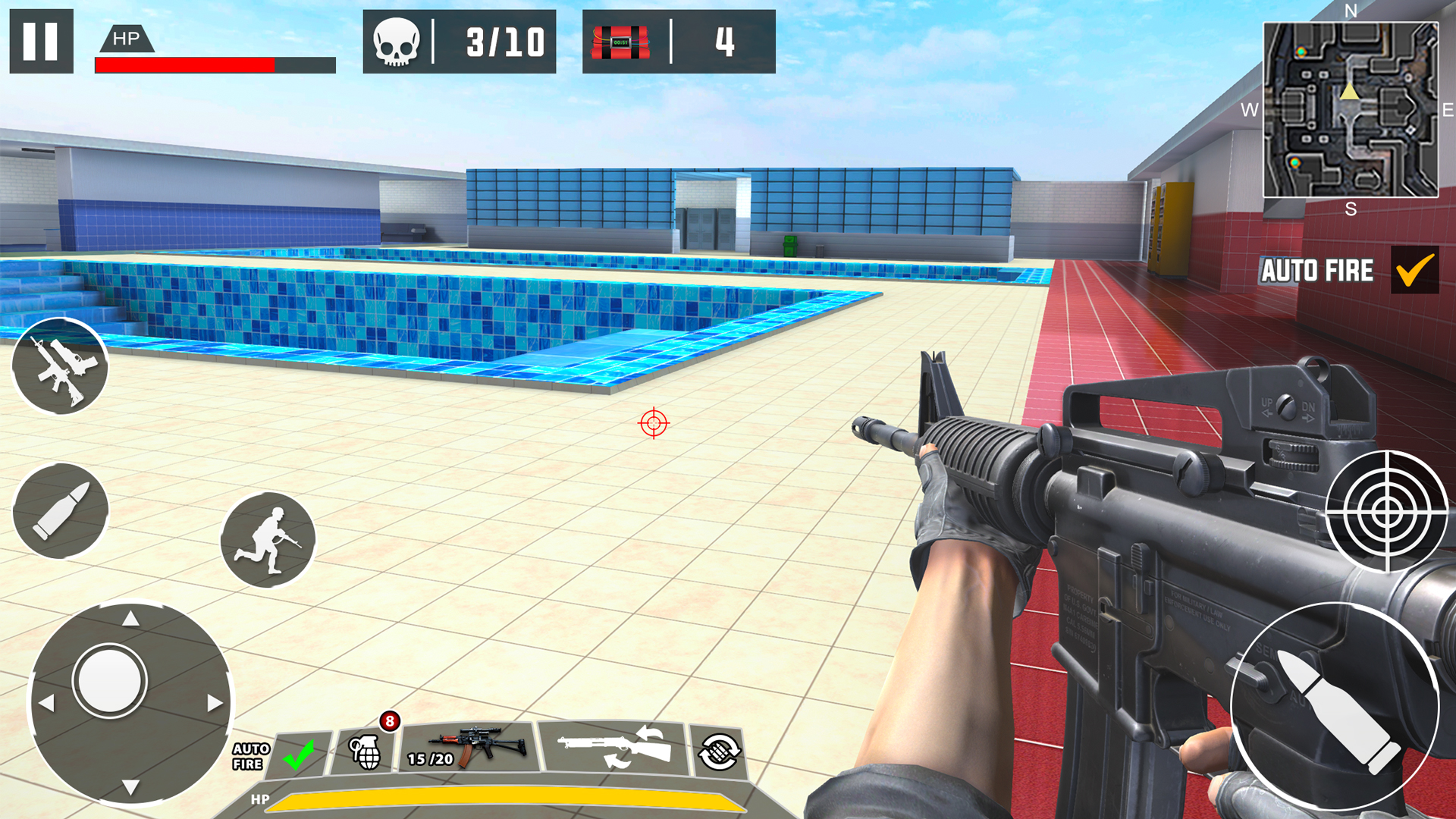Image resolution: width=1456 pixels, height=819 pixels.
Task: Pause the game
Action: (42, 42)
